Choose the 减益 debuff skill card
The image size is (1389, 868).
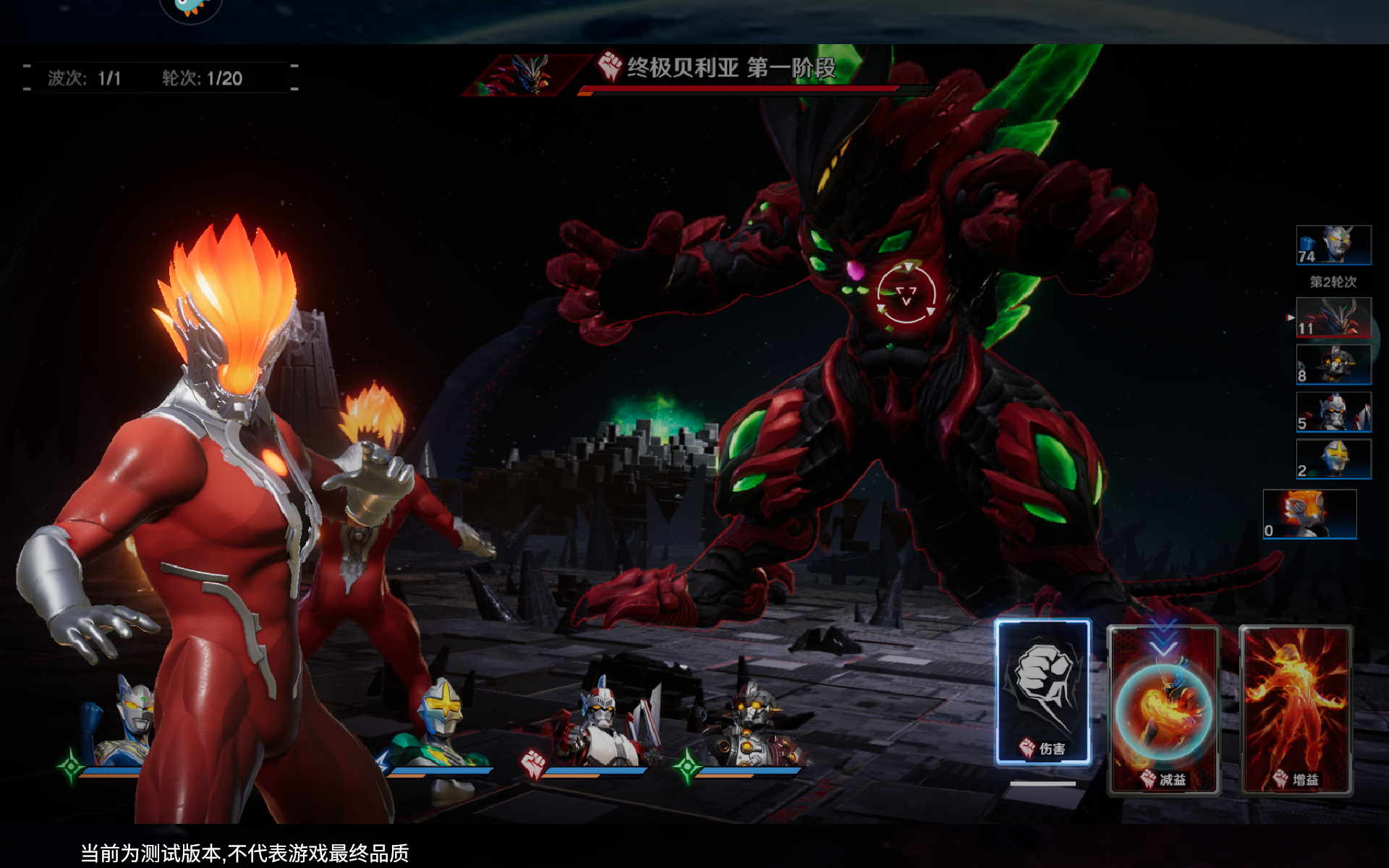1163,710
